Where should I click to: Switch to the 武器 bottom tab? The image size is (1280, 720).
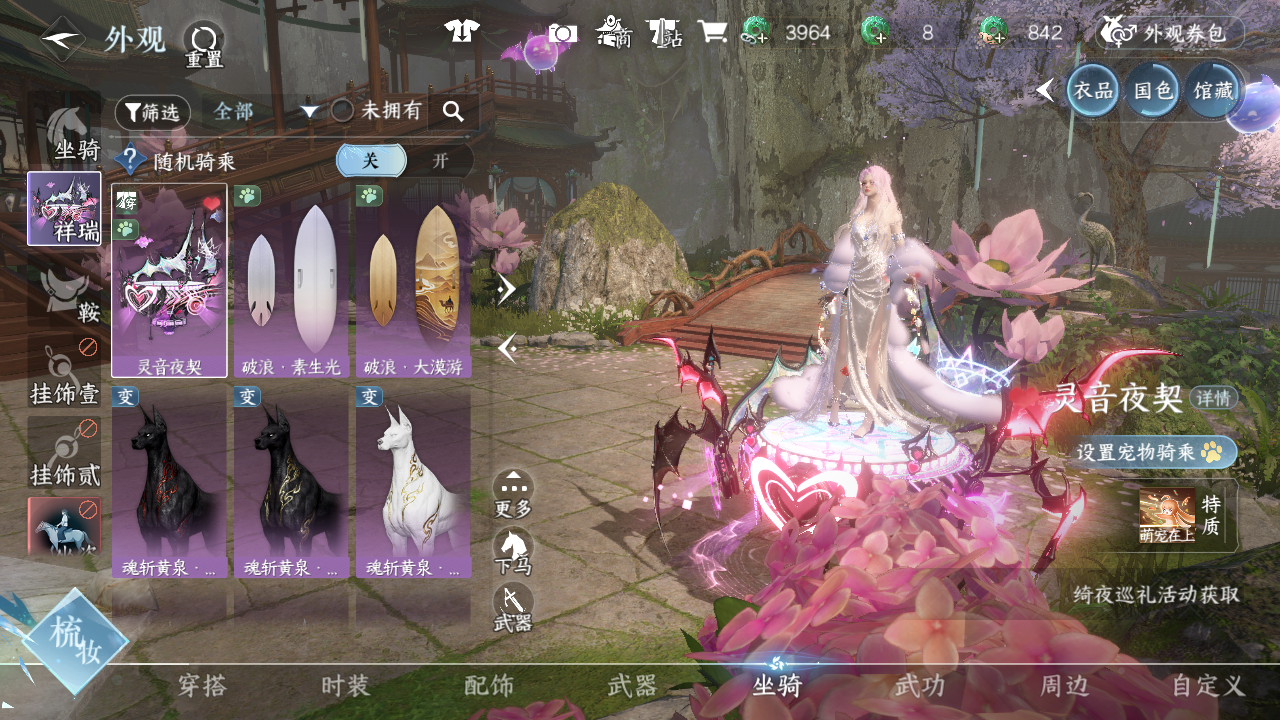633,686
